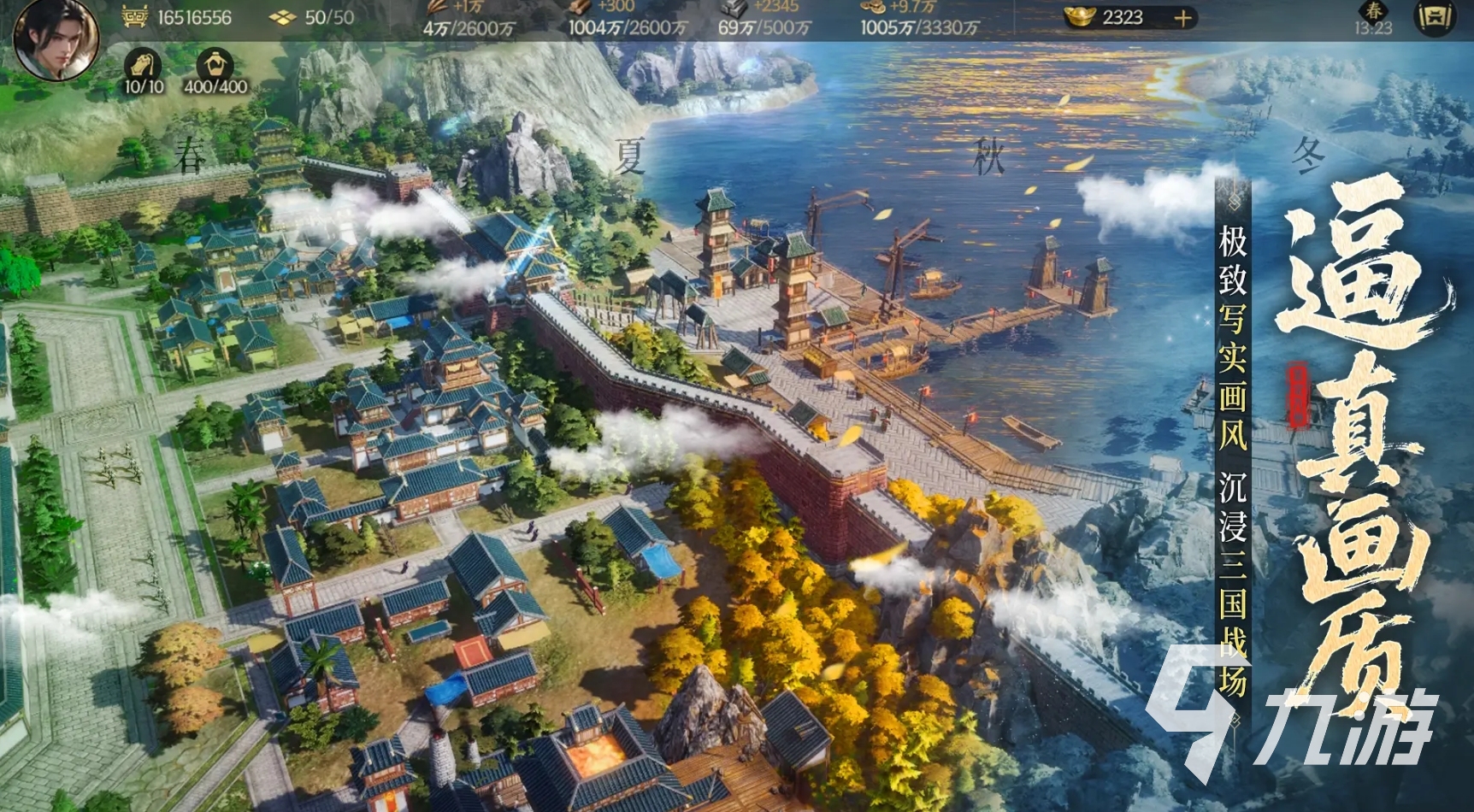Open the square menu icon in the top-right corner
The width and height of the screenshot is (1474, 812).
click(1434, 17)
